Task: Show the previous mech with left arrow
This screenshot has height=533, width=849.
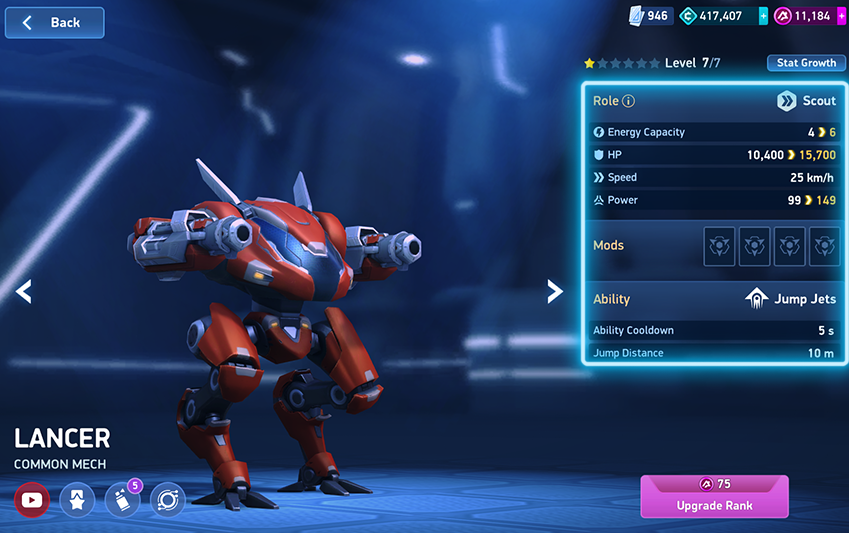Action: (x=24, y=291)
